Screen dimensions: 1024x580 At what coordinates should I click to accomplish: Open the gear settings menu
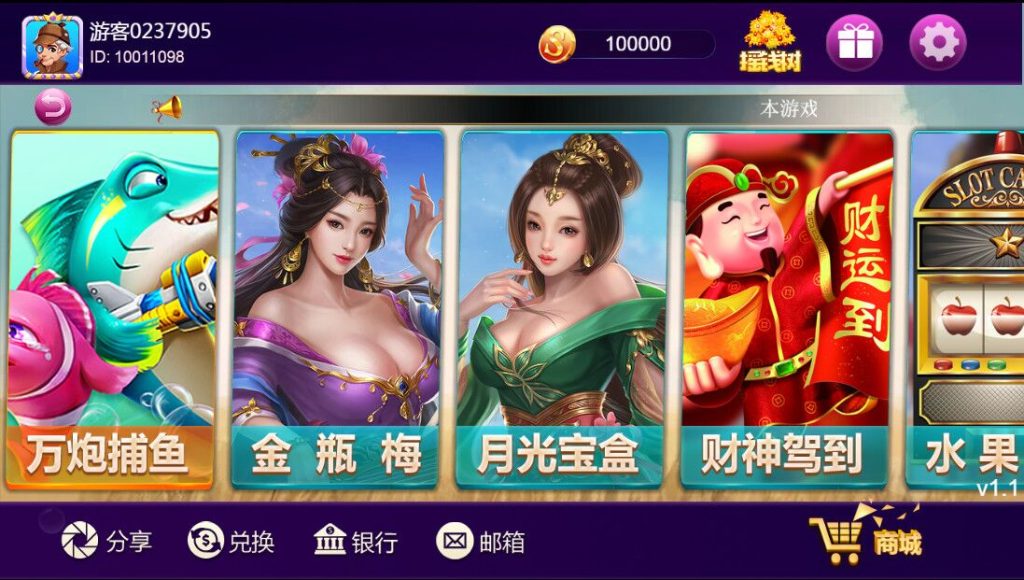click(x=937, y=42)
